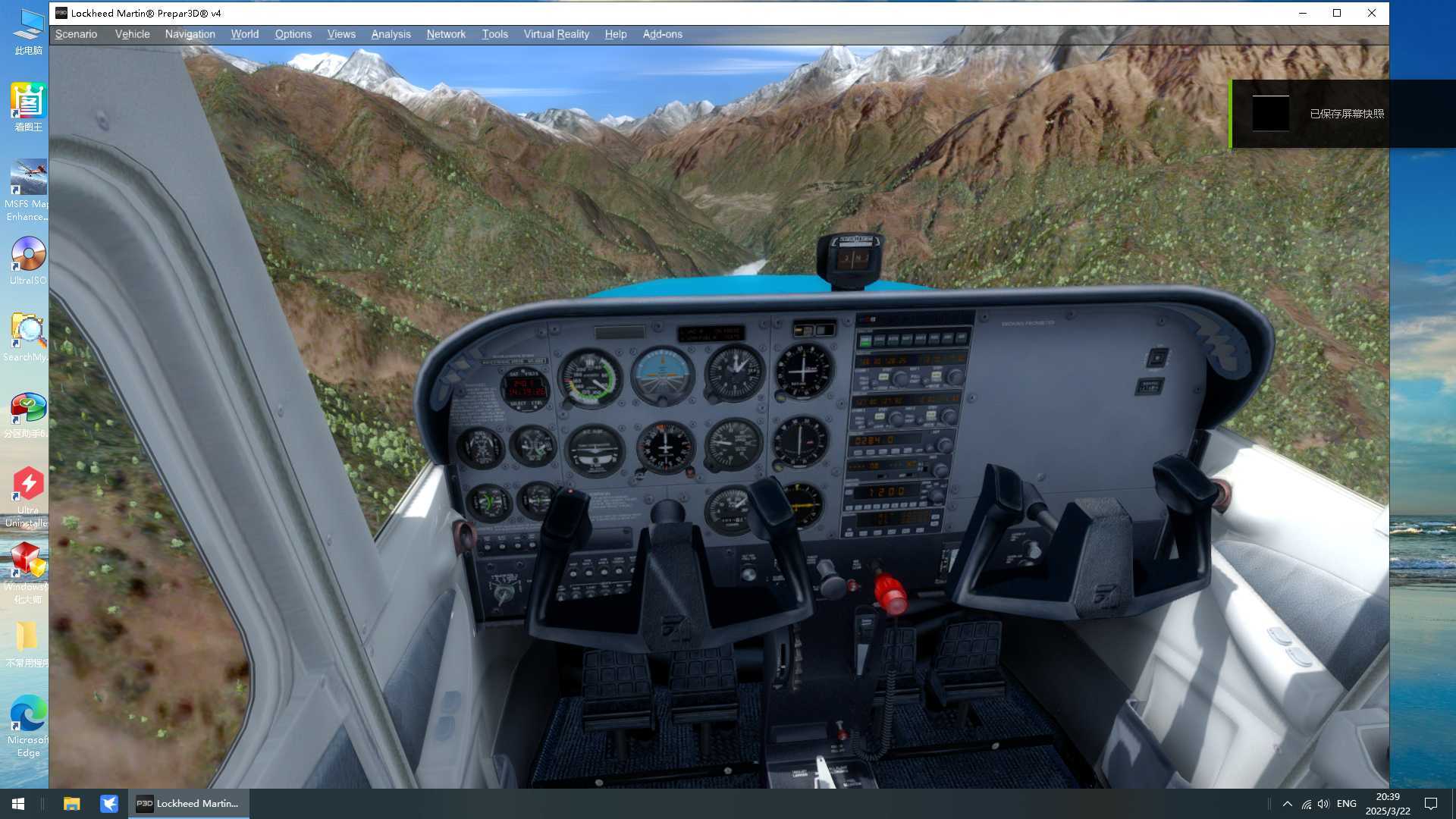Open the Tools menu
The image size is (1456, 819).
click(494, 34)
